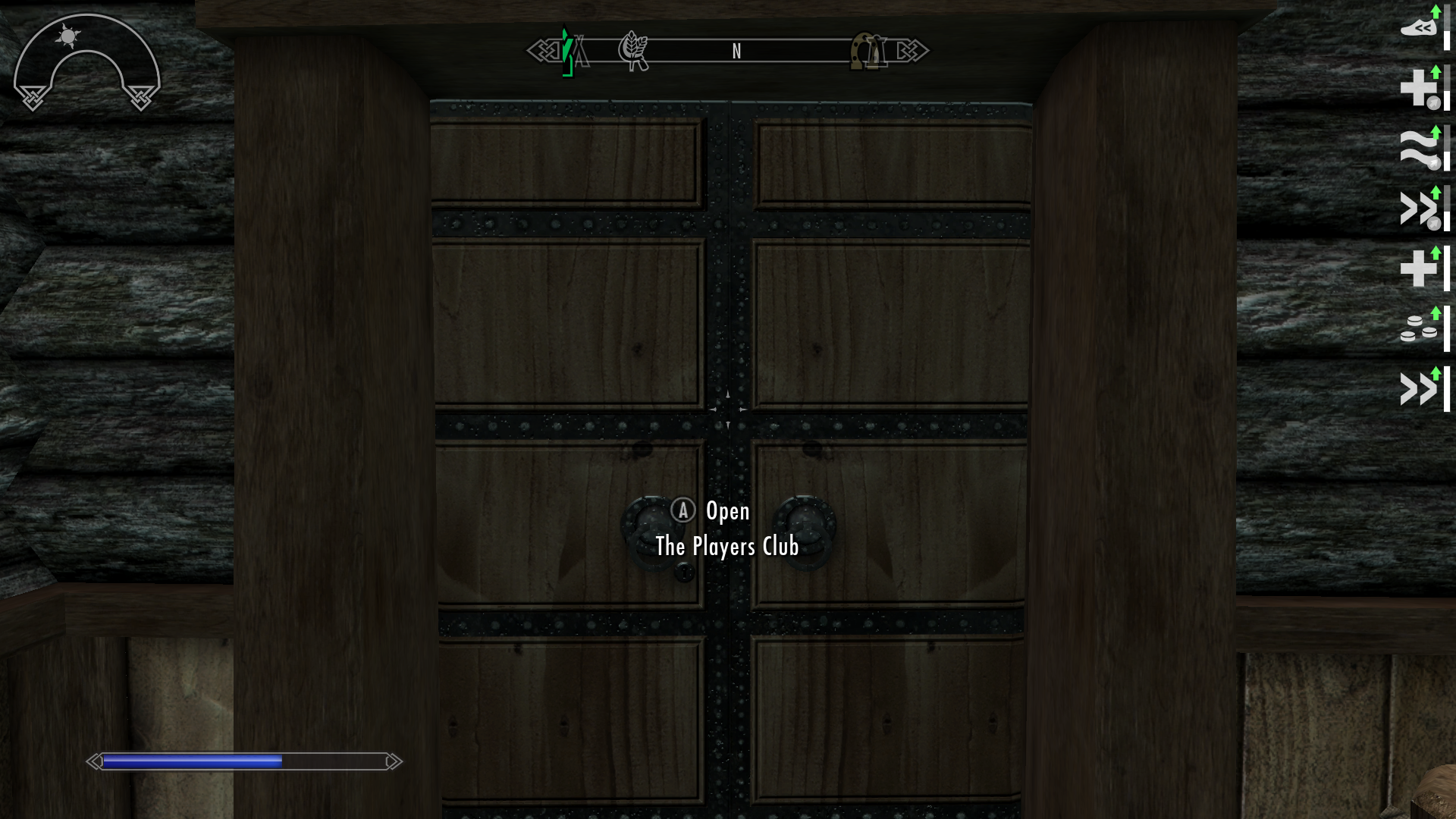1456x819 pixels.
Task: Select the horseshoe stable marker on compass
Action: [868, 51]
